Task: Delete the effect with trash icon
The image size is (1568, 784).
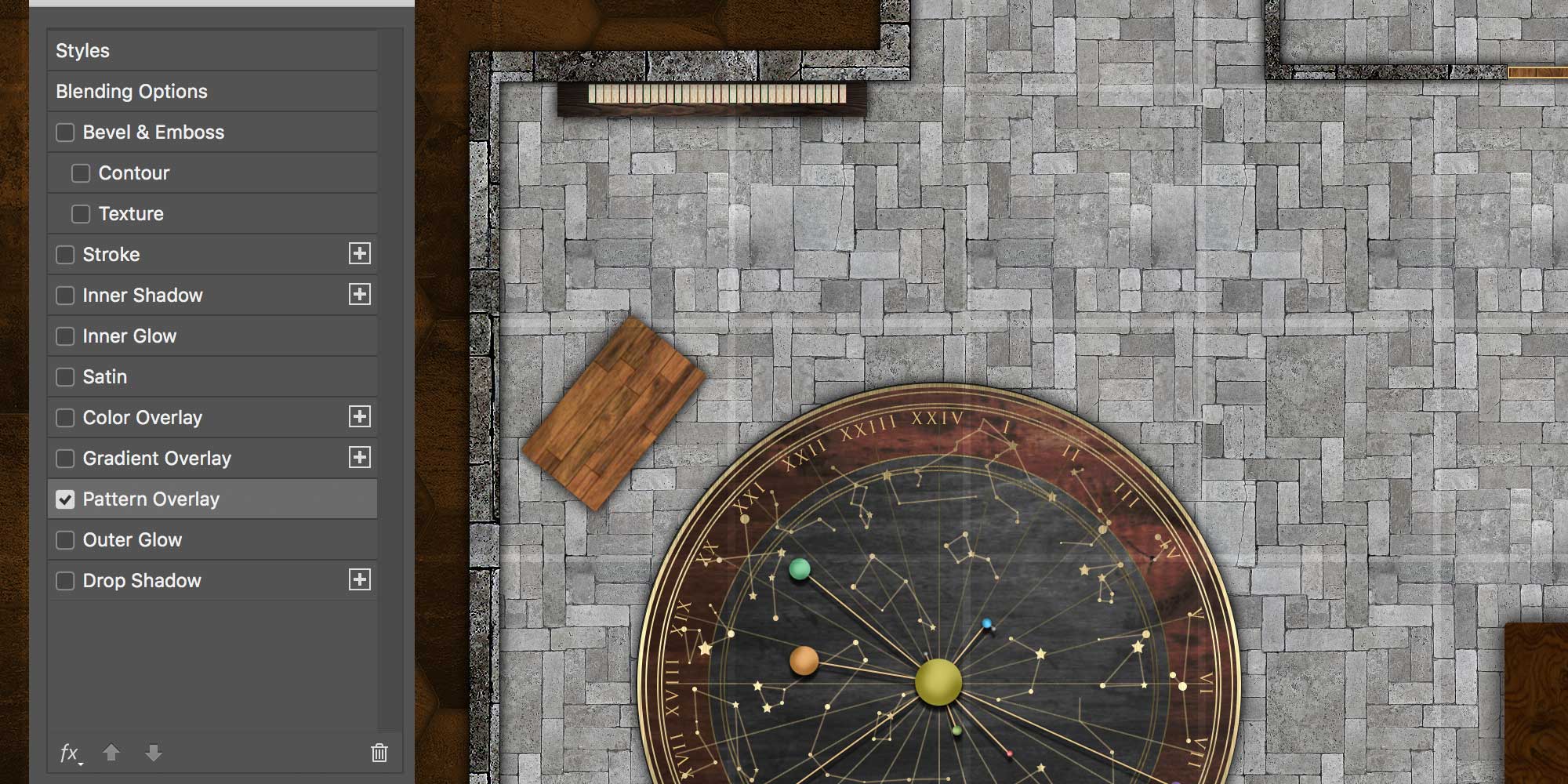Action: [379, 753]
